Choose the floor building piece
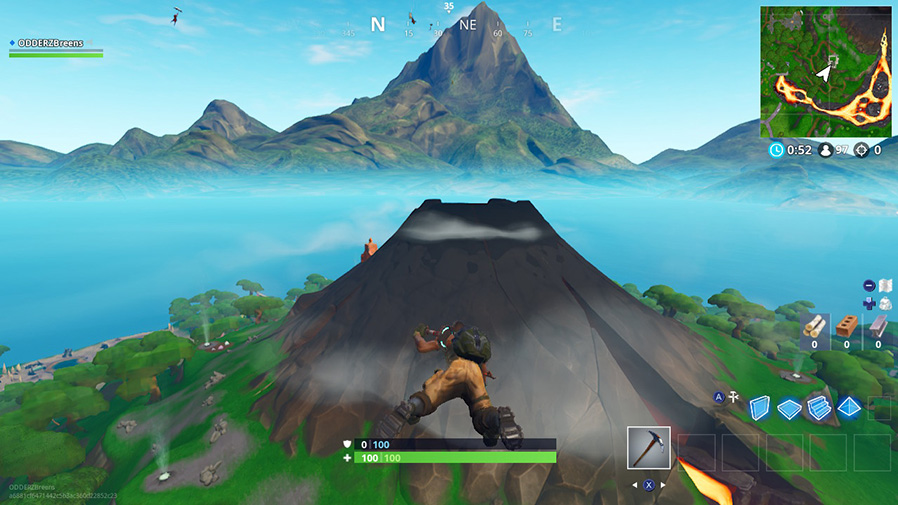The image size is (898, 505). tap(789, 408)
